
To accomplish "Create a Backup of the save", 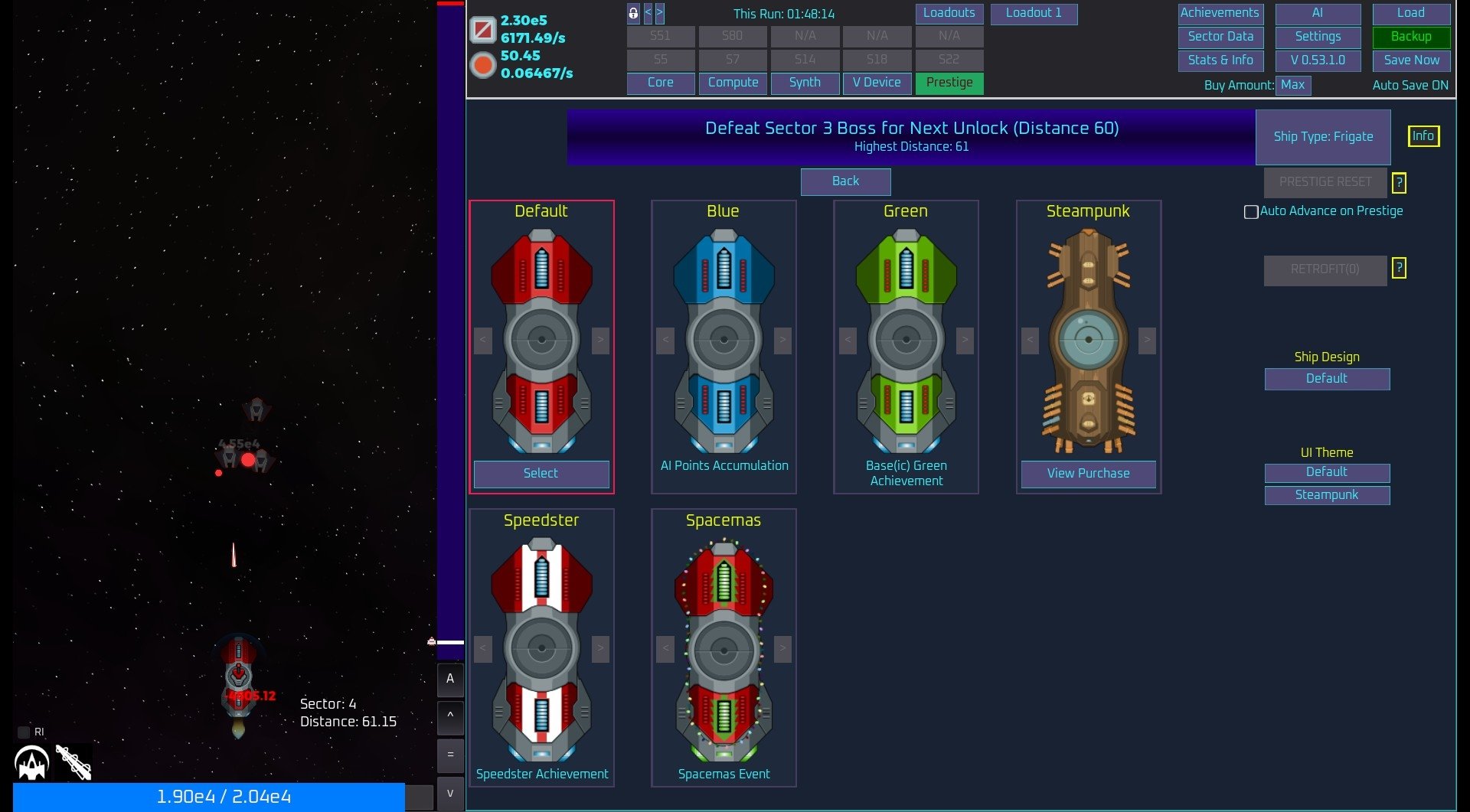I will 1411,37.
